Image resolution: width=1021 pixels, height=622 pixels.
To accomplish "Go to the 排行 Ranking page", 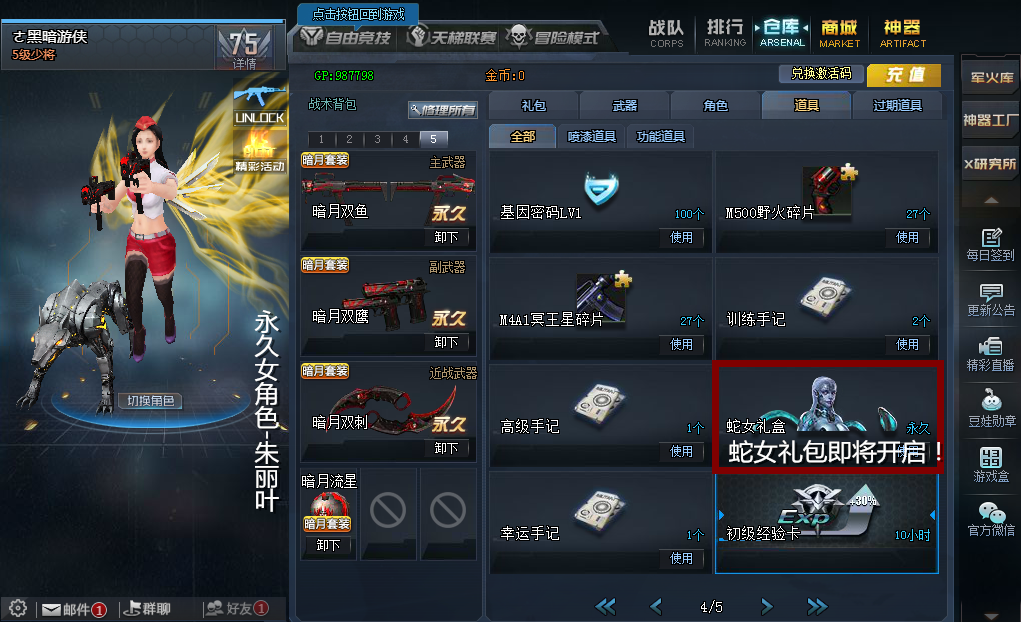I will (724, 32).
